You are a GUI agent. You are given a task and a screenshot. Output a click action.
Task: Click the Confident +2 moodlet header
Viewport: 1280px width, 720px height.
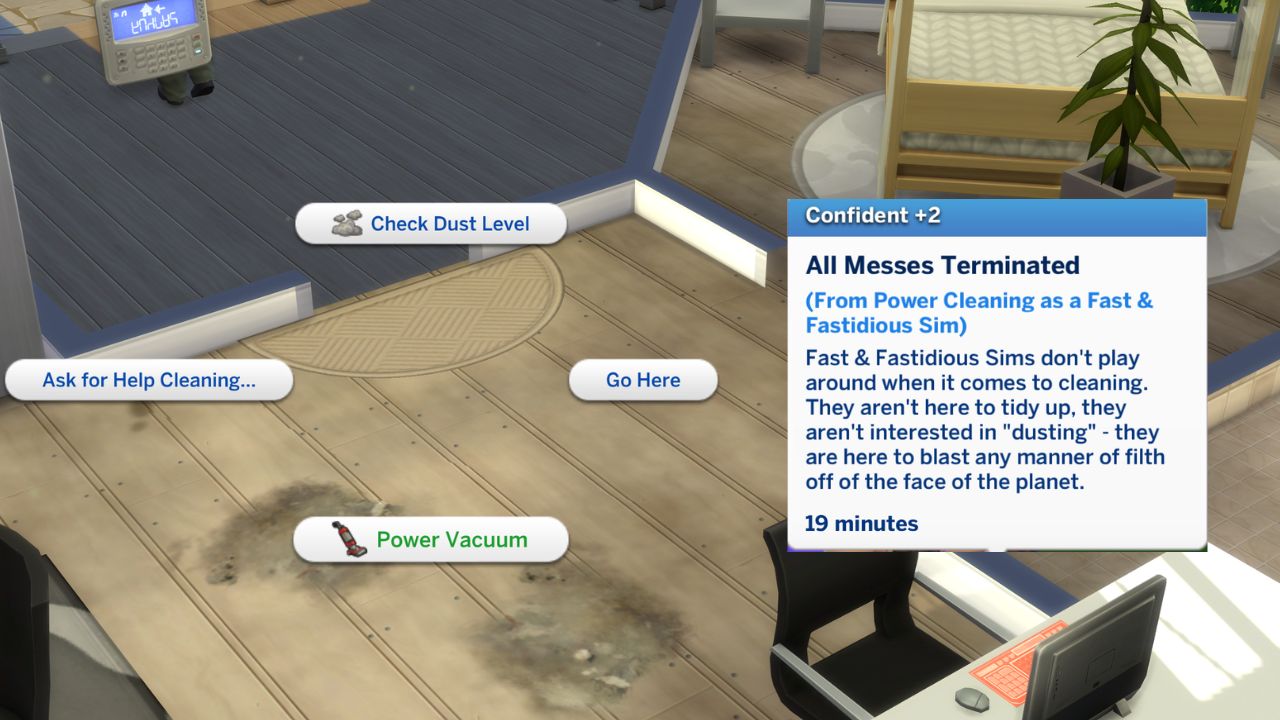[873, 214]
